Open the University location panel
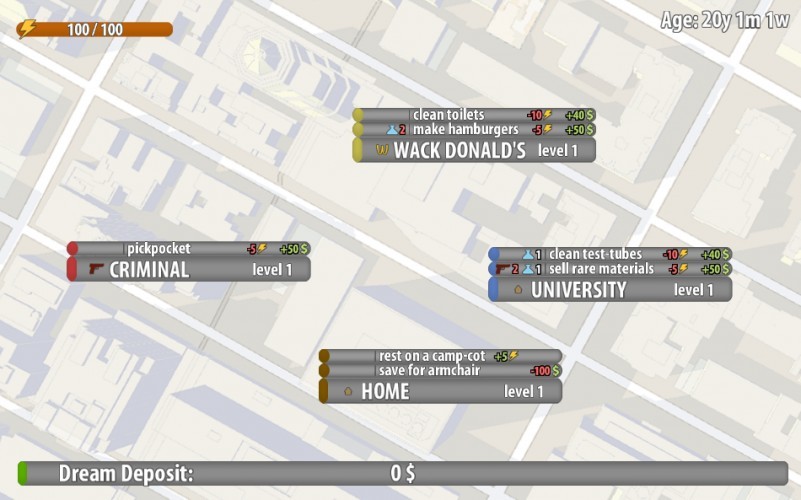The height and width of the screenshot is (500, 801). 610,290
